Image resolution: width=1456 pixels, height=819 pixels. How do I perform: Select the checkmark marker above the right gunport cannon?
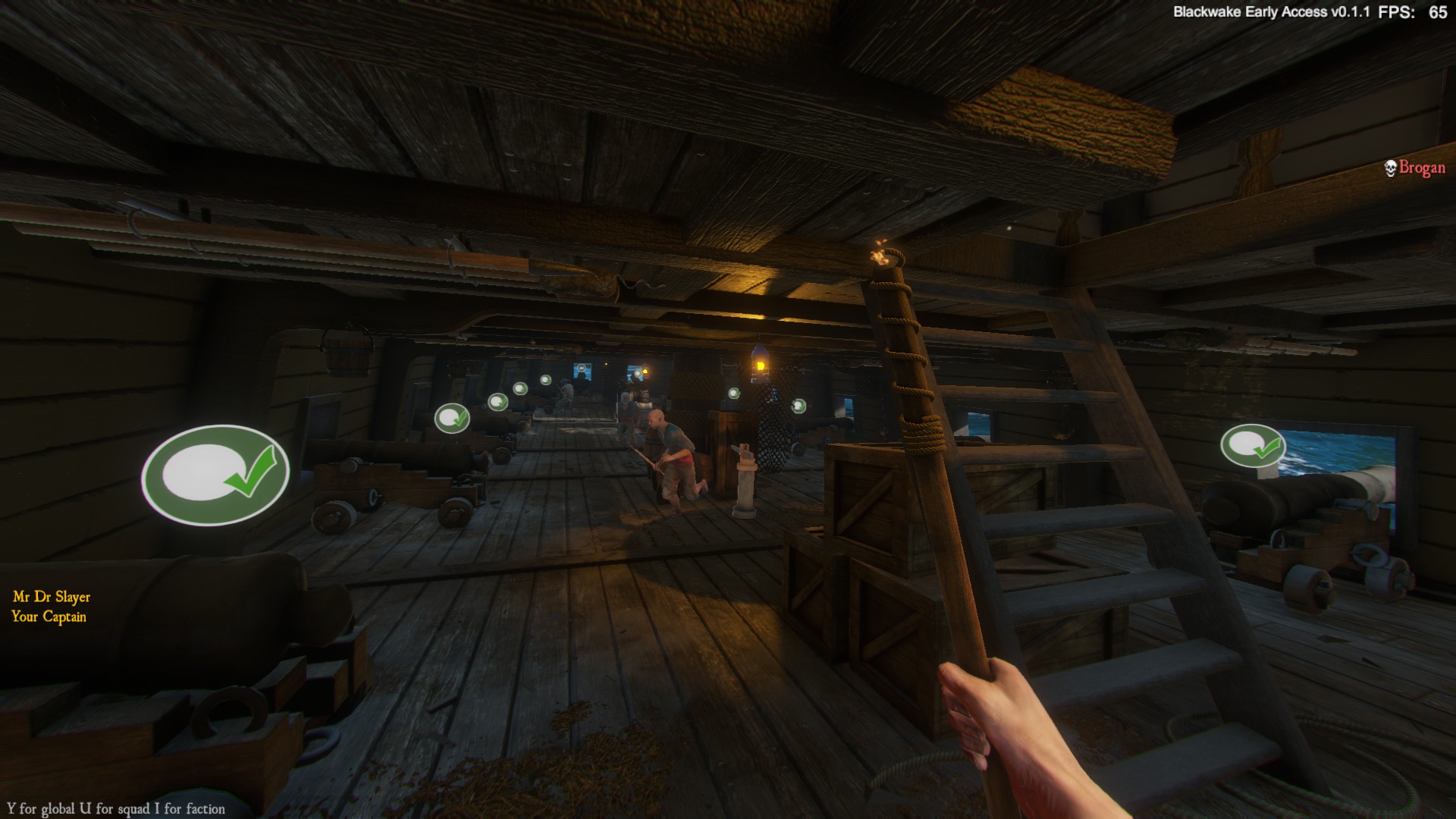coord(1252,446)
